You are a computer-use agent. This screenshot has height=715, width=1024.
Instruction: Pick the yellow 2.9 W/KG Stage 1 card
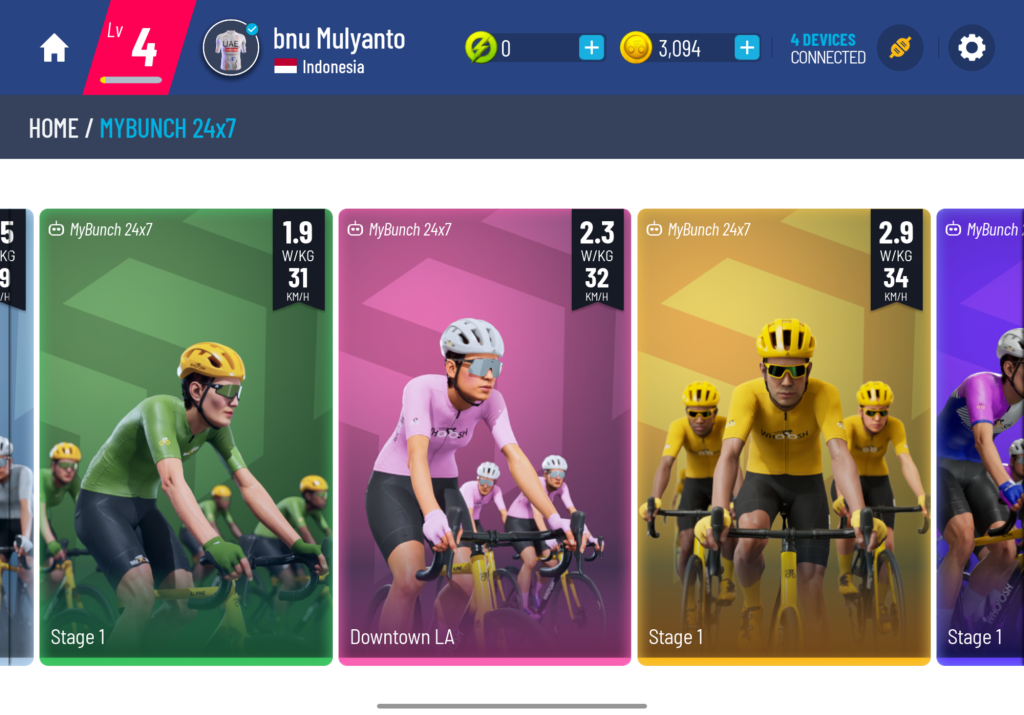[783, 437]
